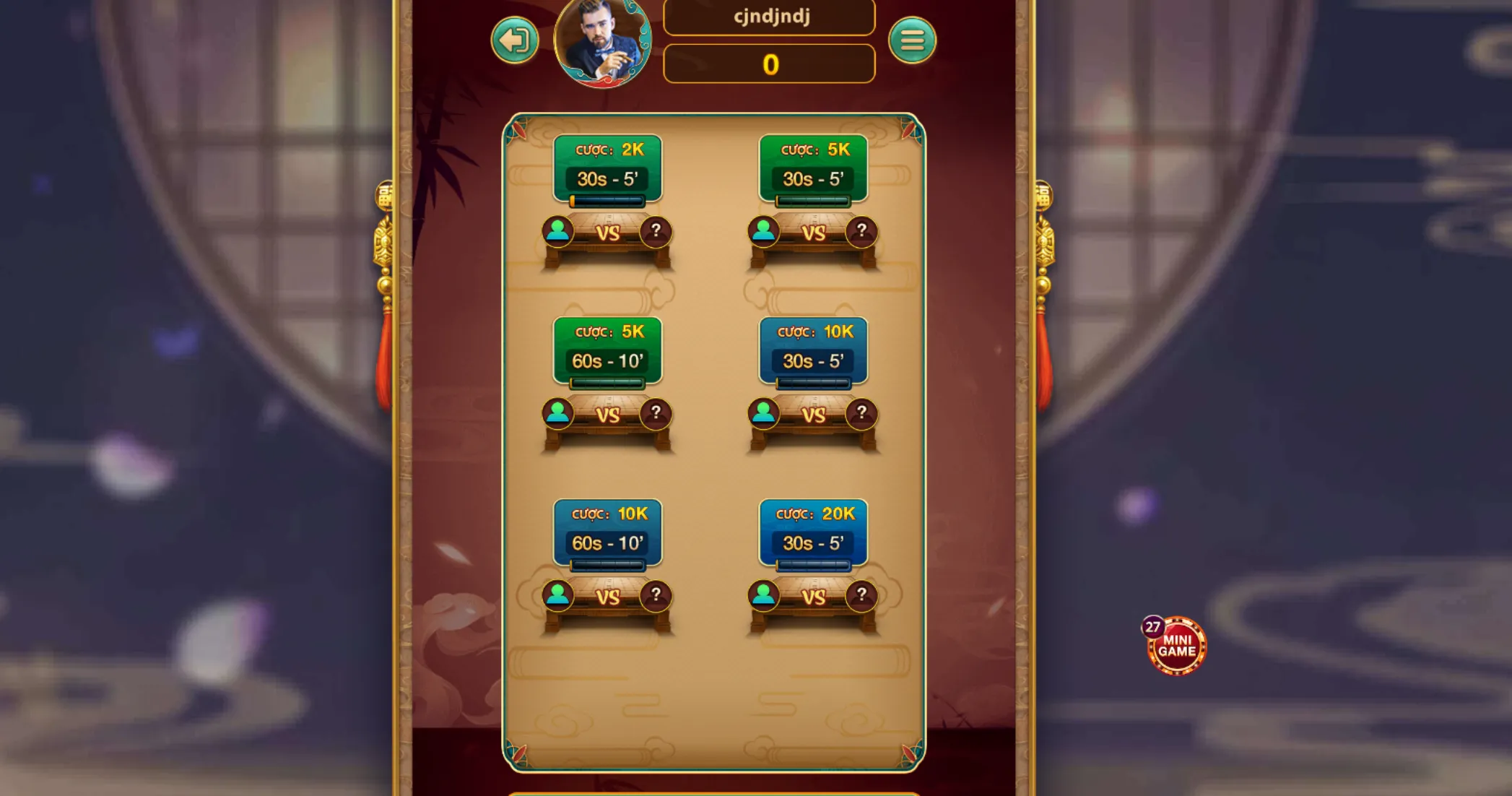Click the question-mark empty seat on the 20K table
Screen dimensions: 1512x796
click(861, 595)
